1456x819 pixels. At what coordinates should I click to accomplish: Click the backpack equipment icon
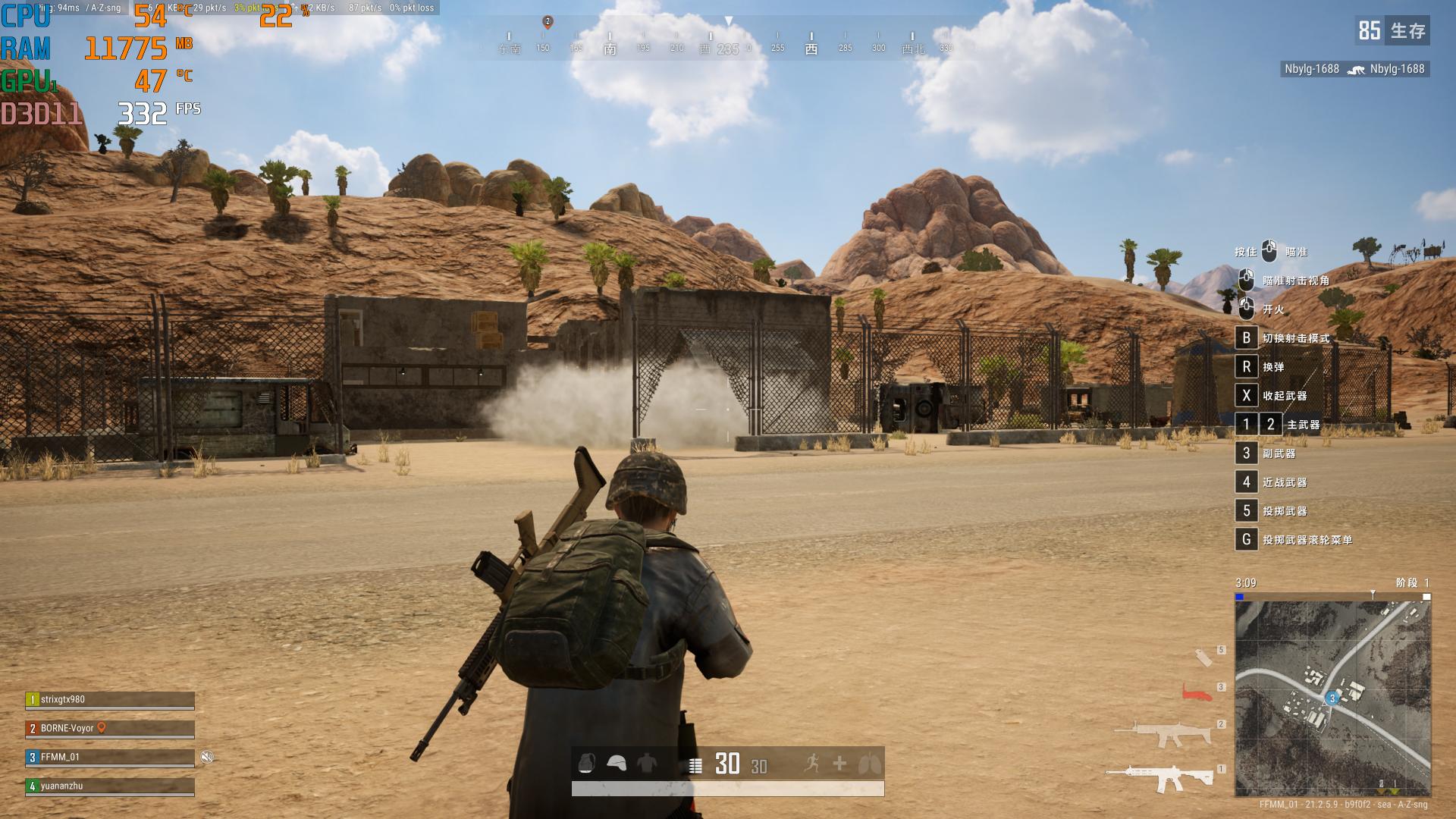[586, 764]
